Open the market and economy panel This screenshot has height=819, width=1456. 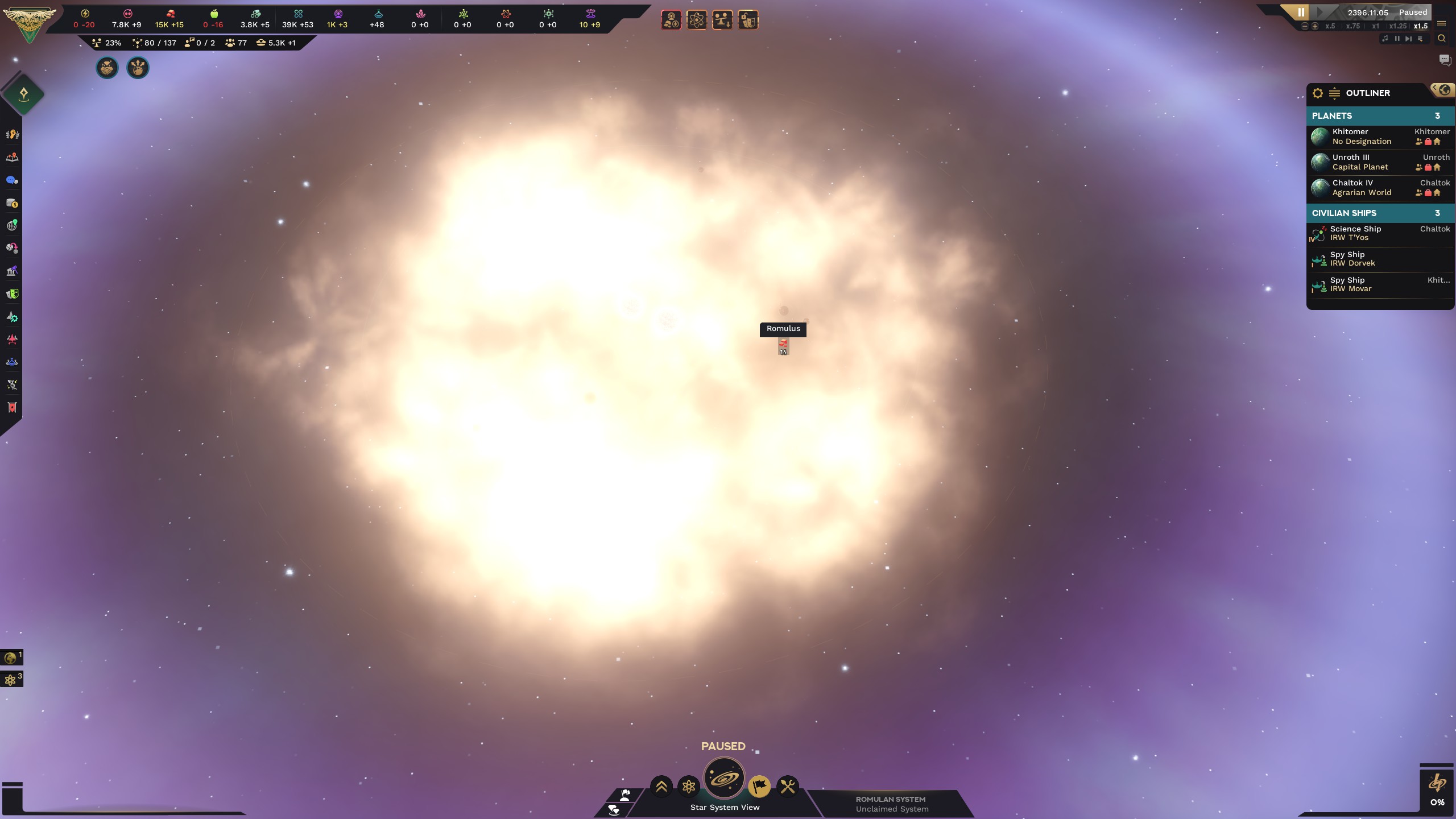[x=11, y=203]
